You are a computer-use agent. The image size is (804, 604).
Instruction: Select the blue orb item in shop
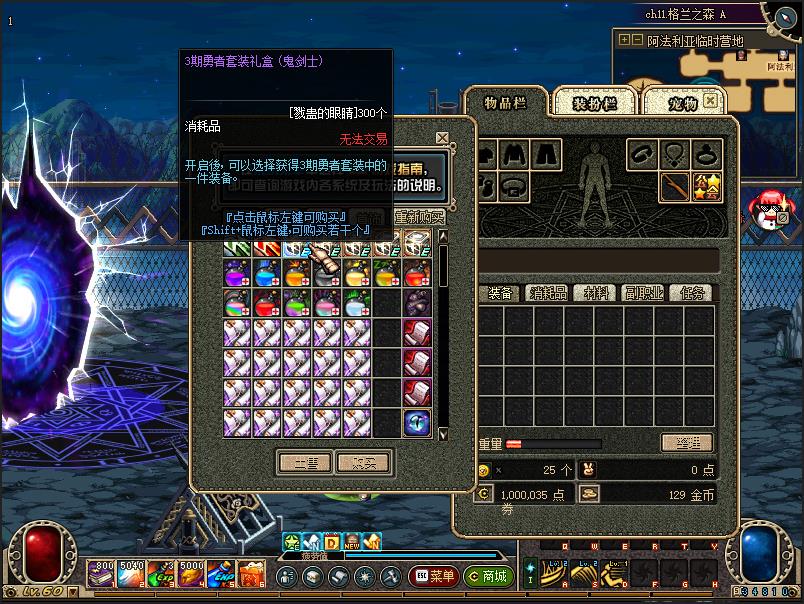(x=417, y=422)
